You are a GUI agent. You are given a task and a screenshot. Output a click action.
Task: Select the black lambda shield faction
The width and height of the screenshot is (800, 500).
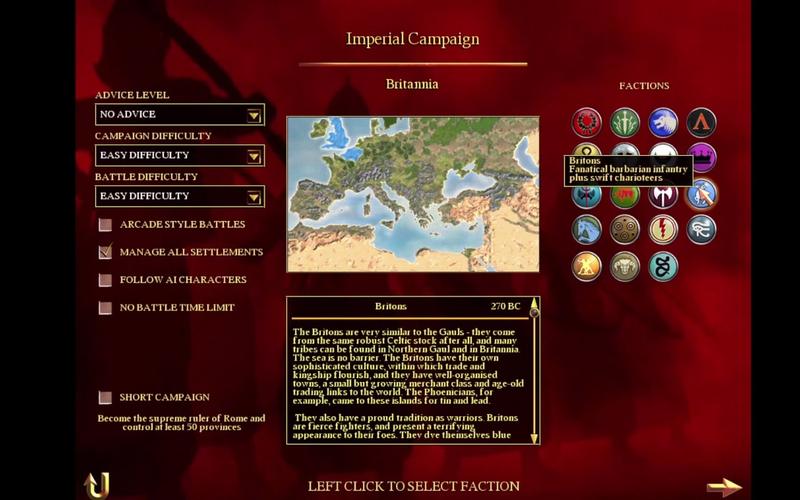pos(701,122)
